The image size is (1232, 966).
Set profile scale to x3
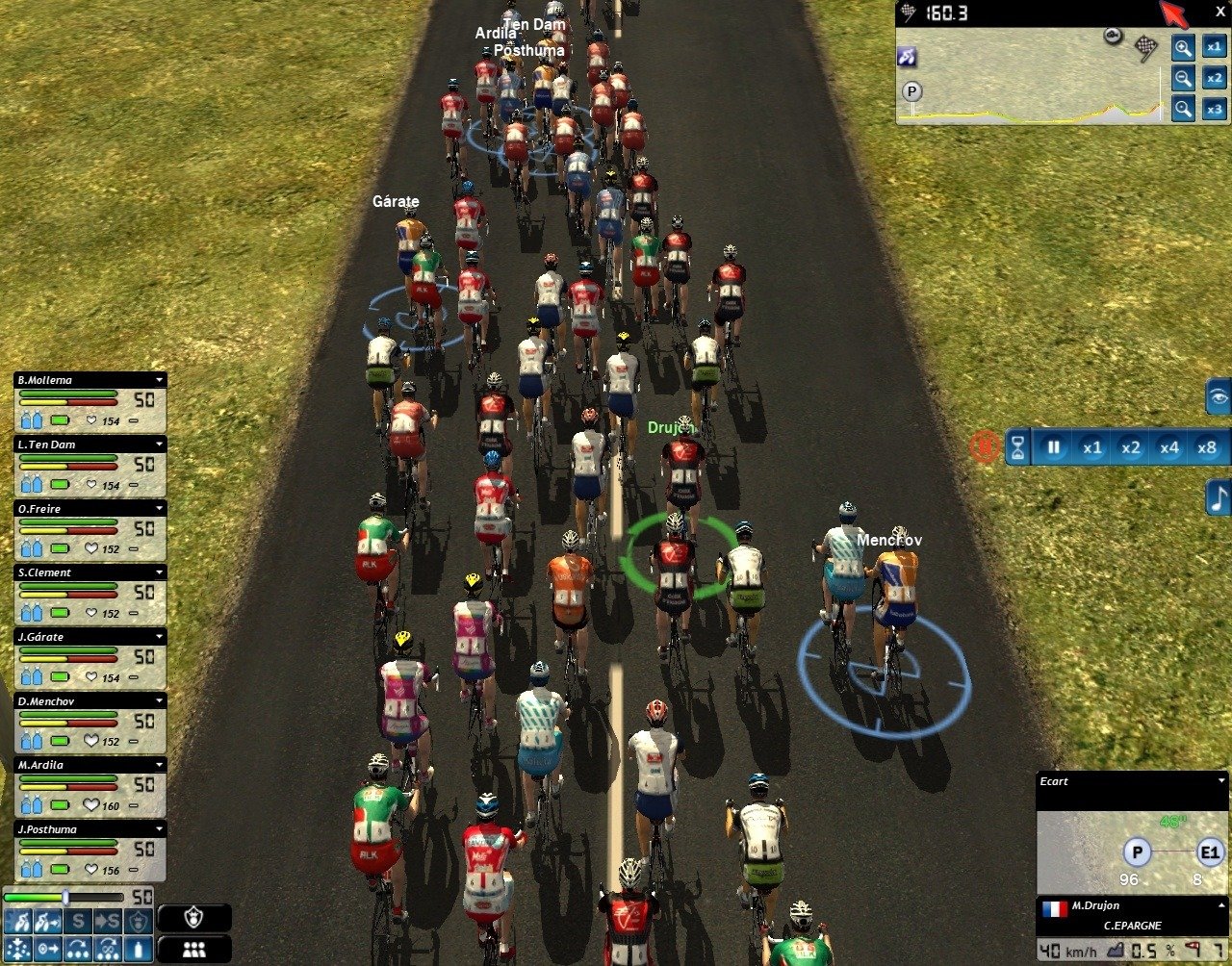pyautogui.click(x=1215, y=109)
